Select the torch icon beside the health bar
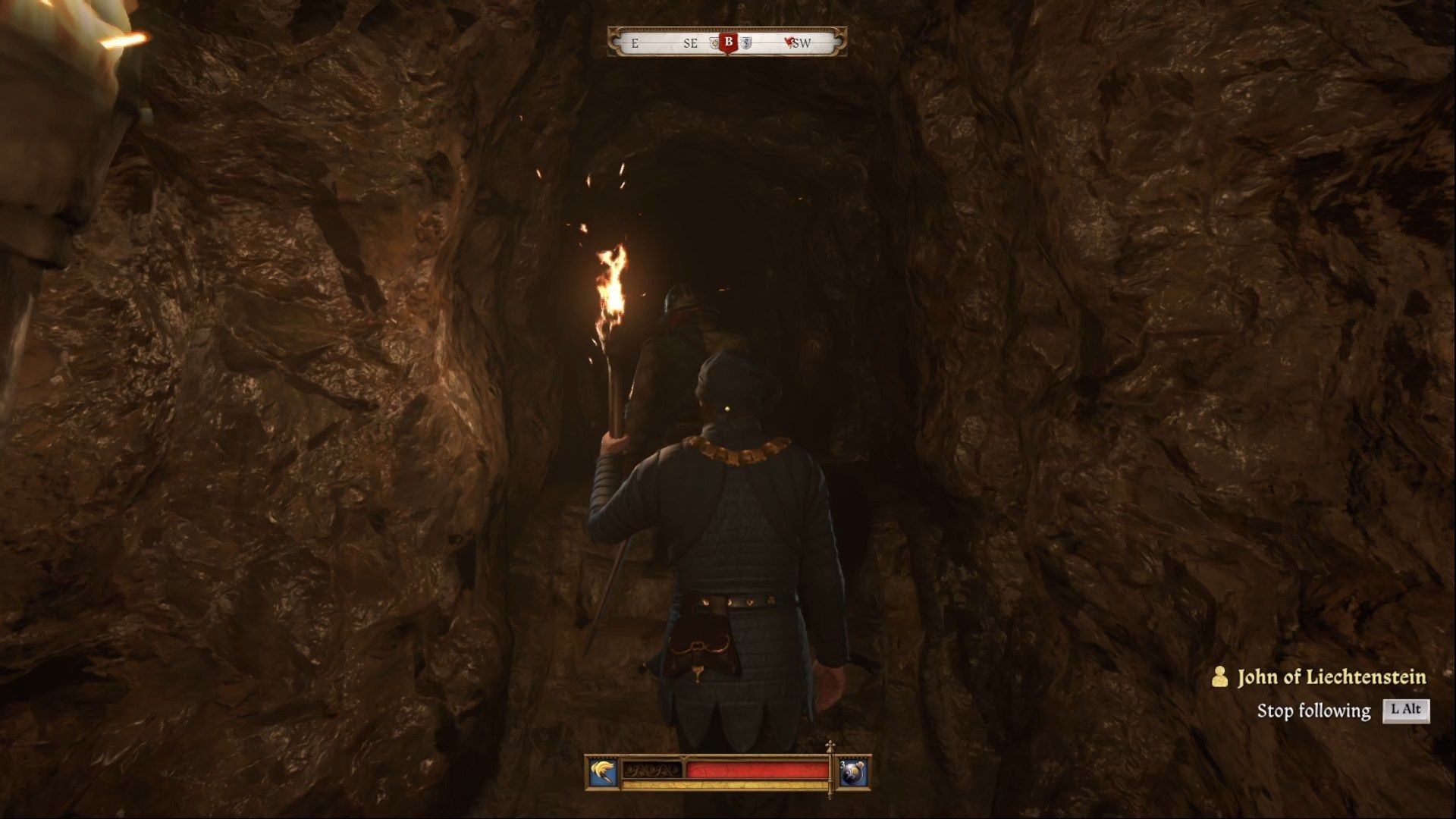Image resolution: width=1456 pixels, height=819 pixels. 602,773
